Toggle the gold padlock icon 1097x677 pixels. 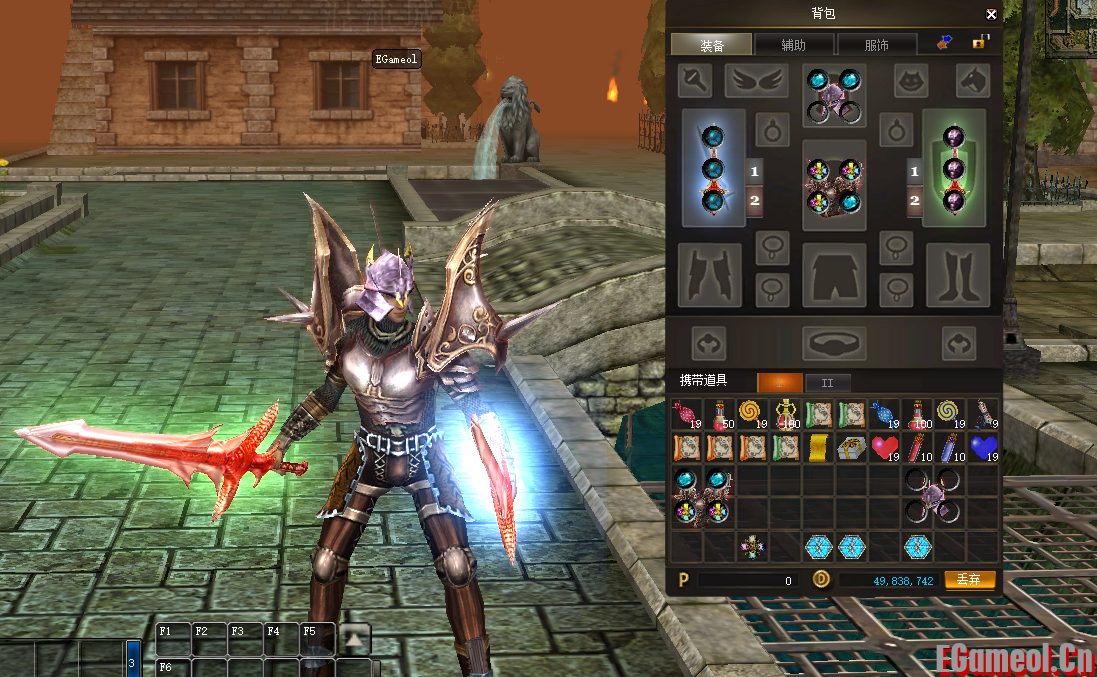[x=980, y=42]
